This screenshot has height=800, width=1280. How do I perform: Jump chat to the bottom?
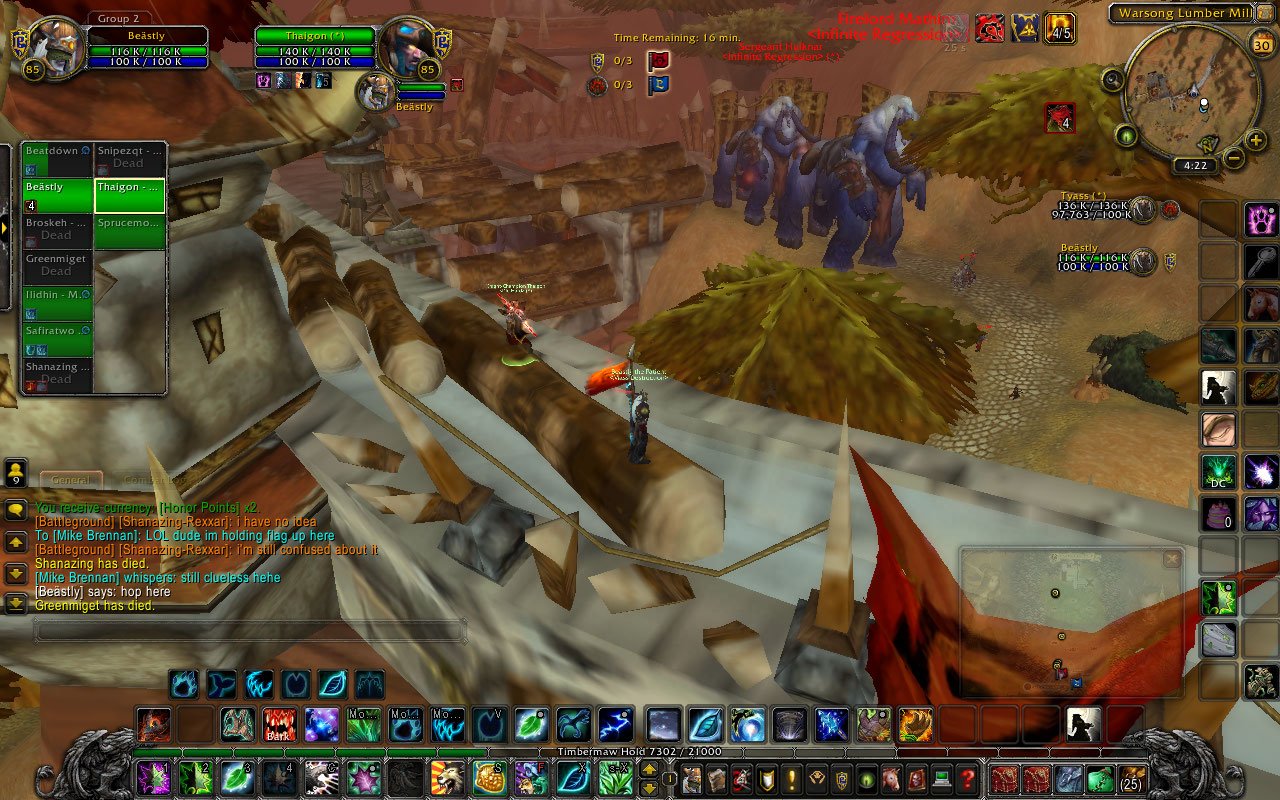point(16,603)
